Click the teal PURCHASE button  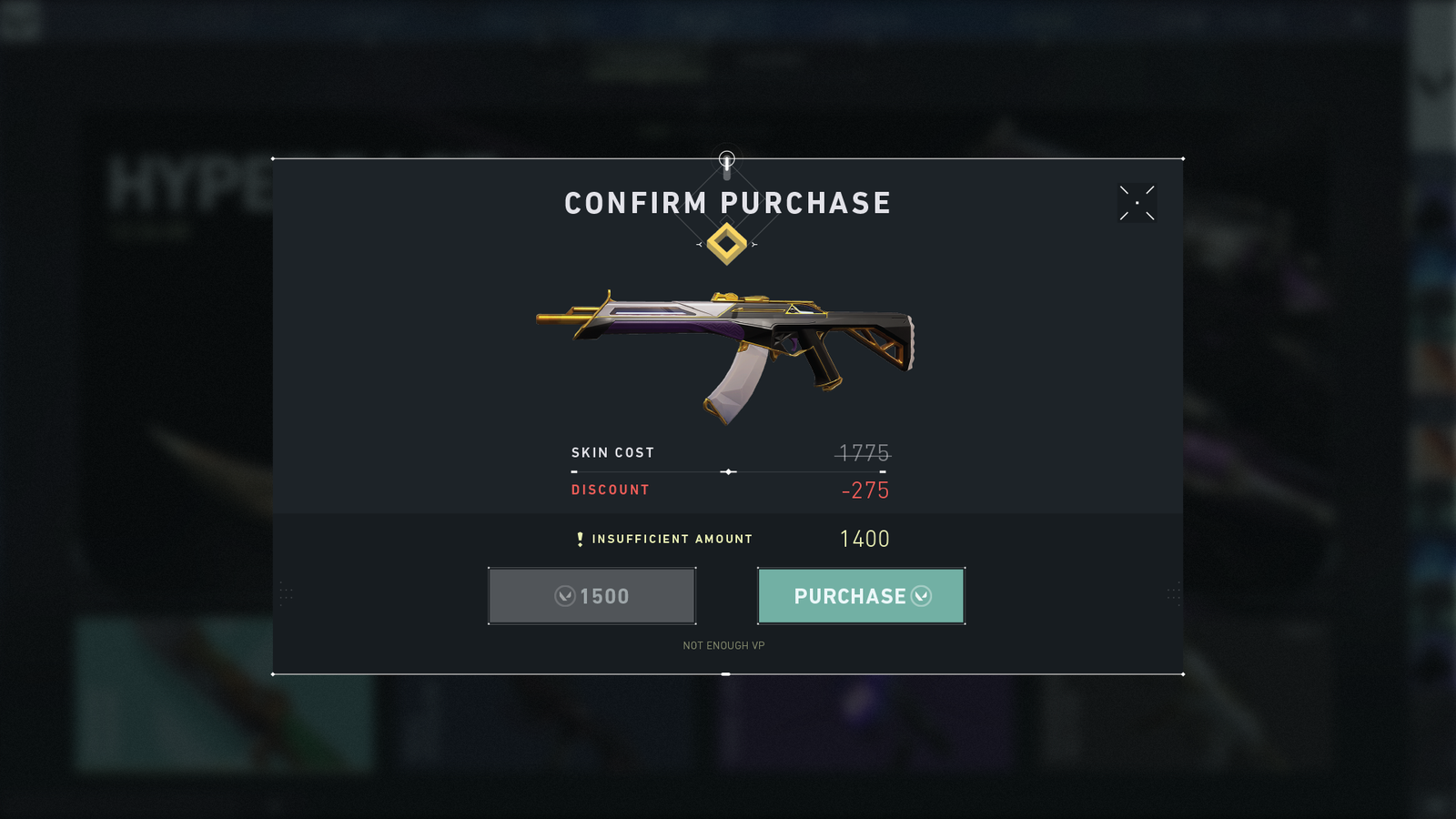pyautogui.click(x=861, y=596)
